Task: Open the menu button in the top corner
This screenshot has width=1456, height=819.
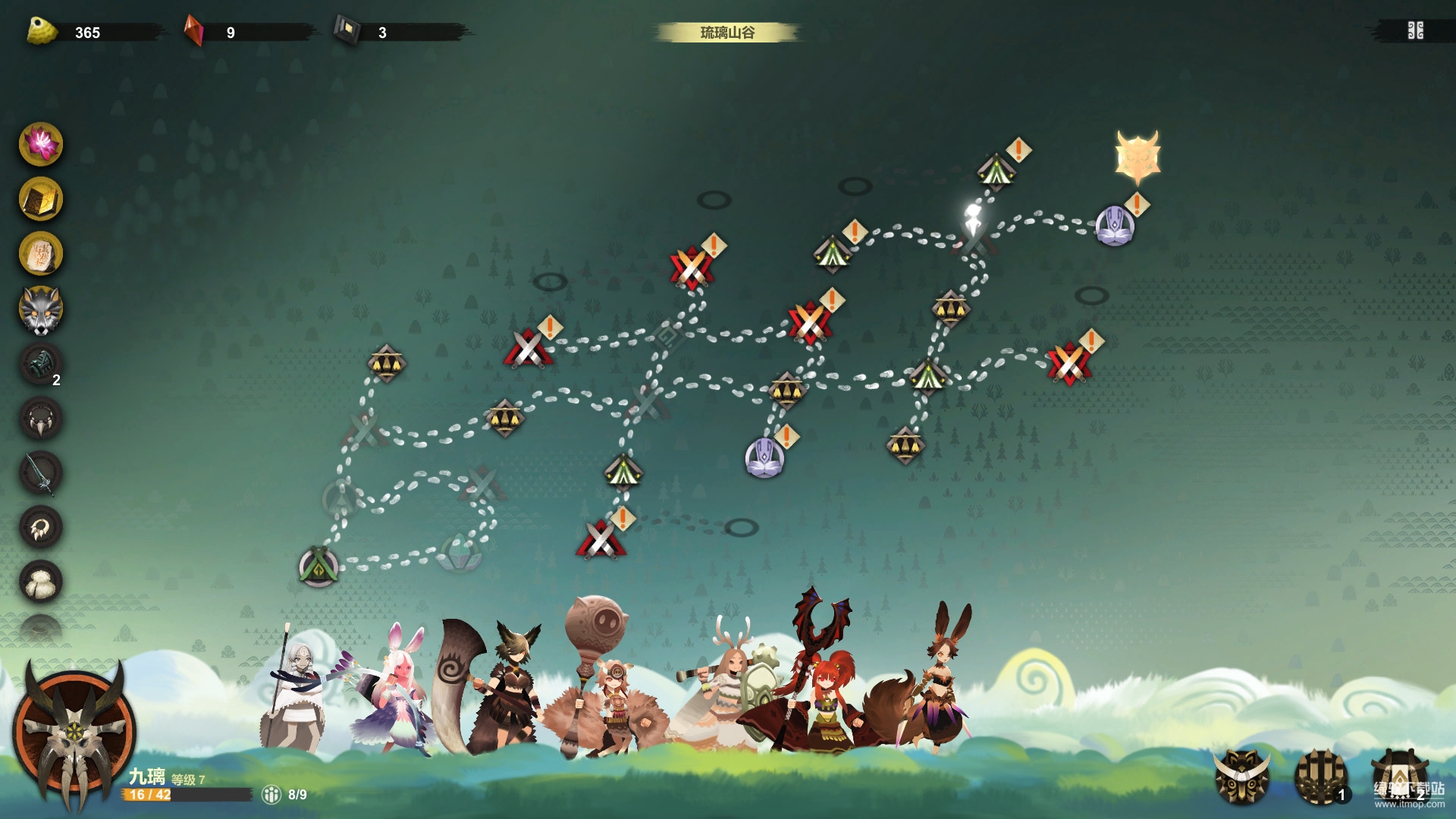Action: [x=1415, y=31]
